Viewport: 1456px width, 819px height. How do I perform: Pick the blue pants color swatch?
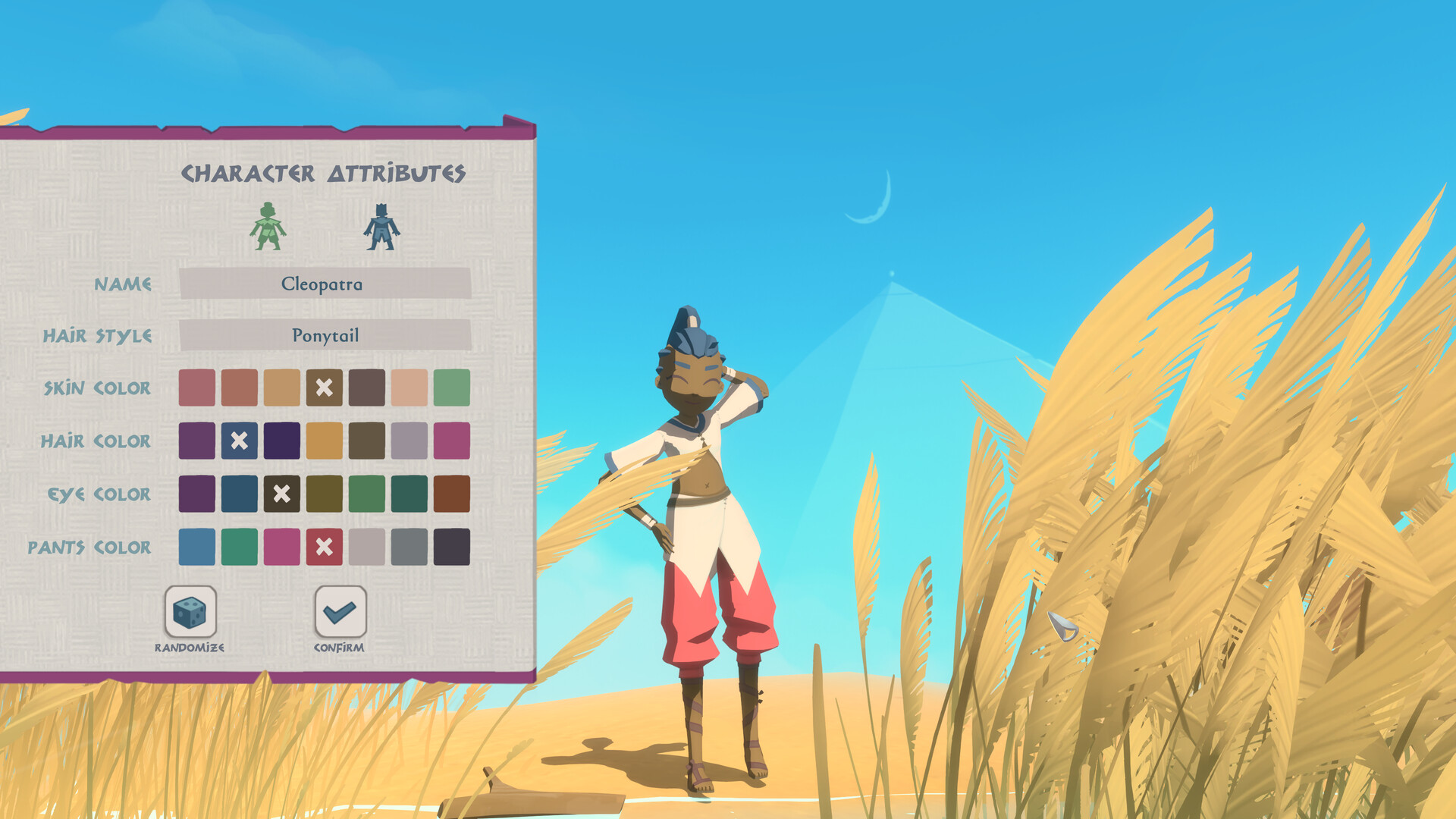(x=197, y=547)
